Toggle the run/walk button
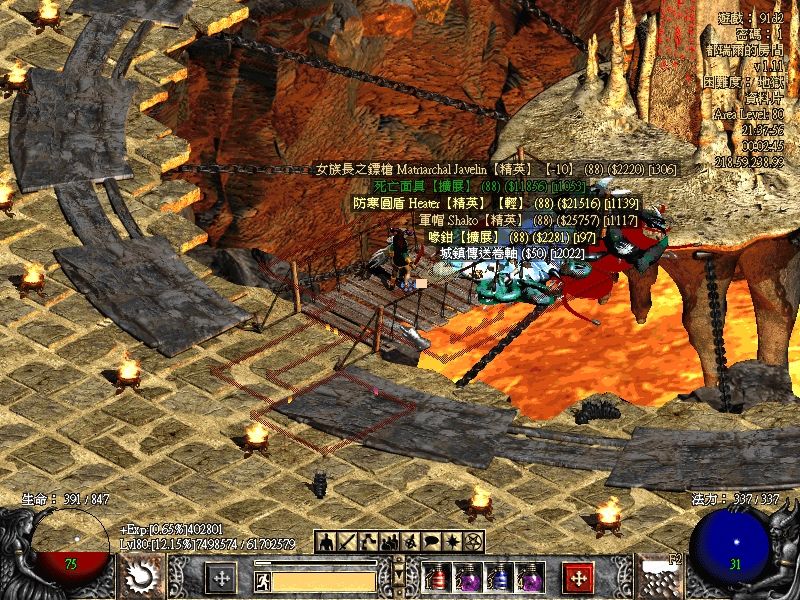This screenshot has height=600, width=800. (263, 580)
